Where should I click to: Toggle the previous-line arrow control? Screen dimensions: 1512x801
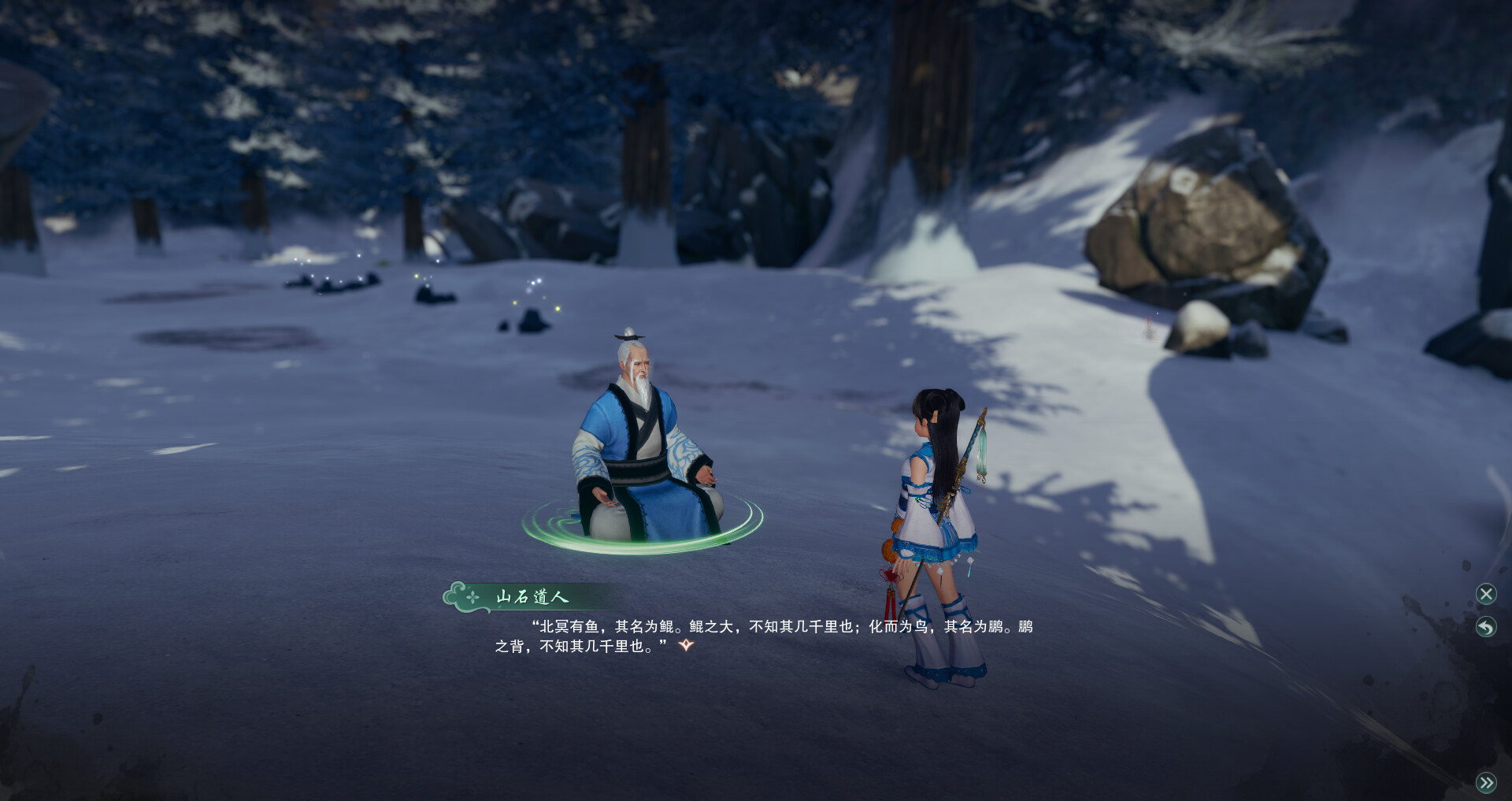pos(1484,626)
